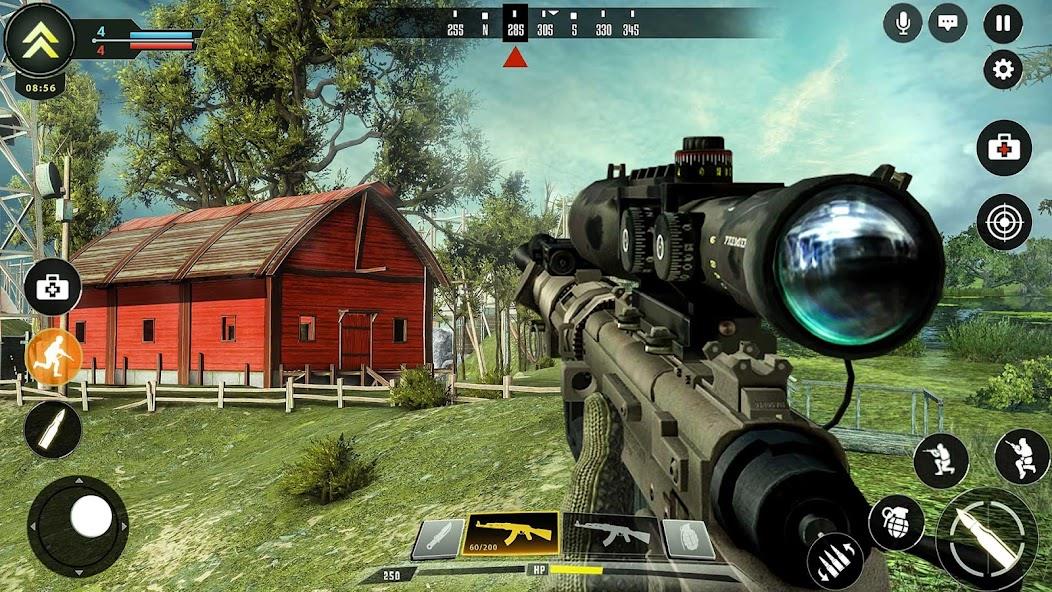
Task: Tap the rank chevron badge
Action: [x=39, y=39]
